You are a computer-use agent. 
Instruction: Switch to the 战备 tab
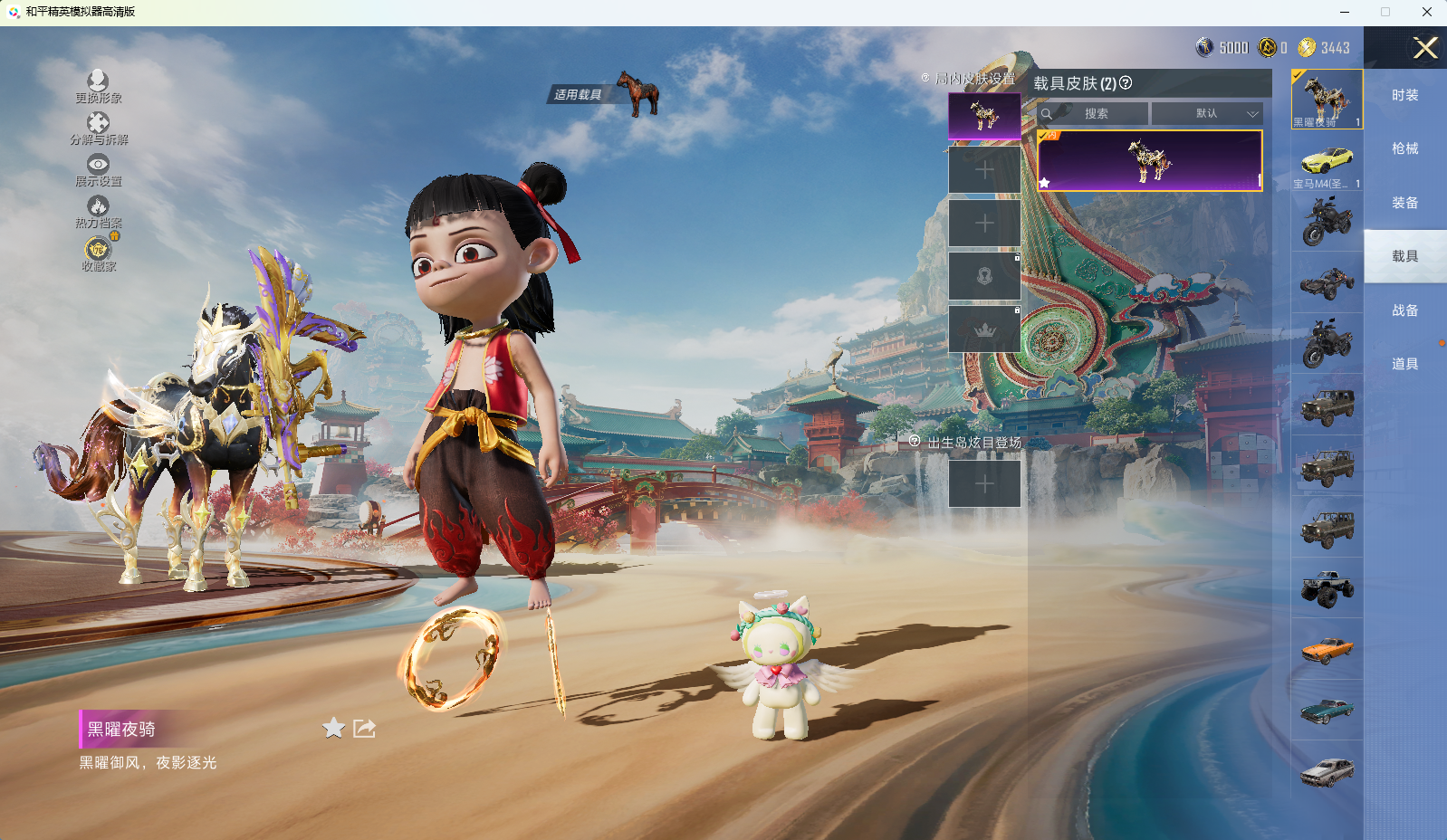[1404, 310]
